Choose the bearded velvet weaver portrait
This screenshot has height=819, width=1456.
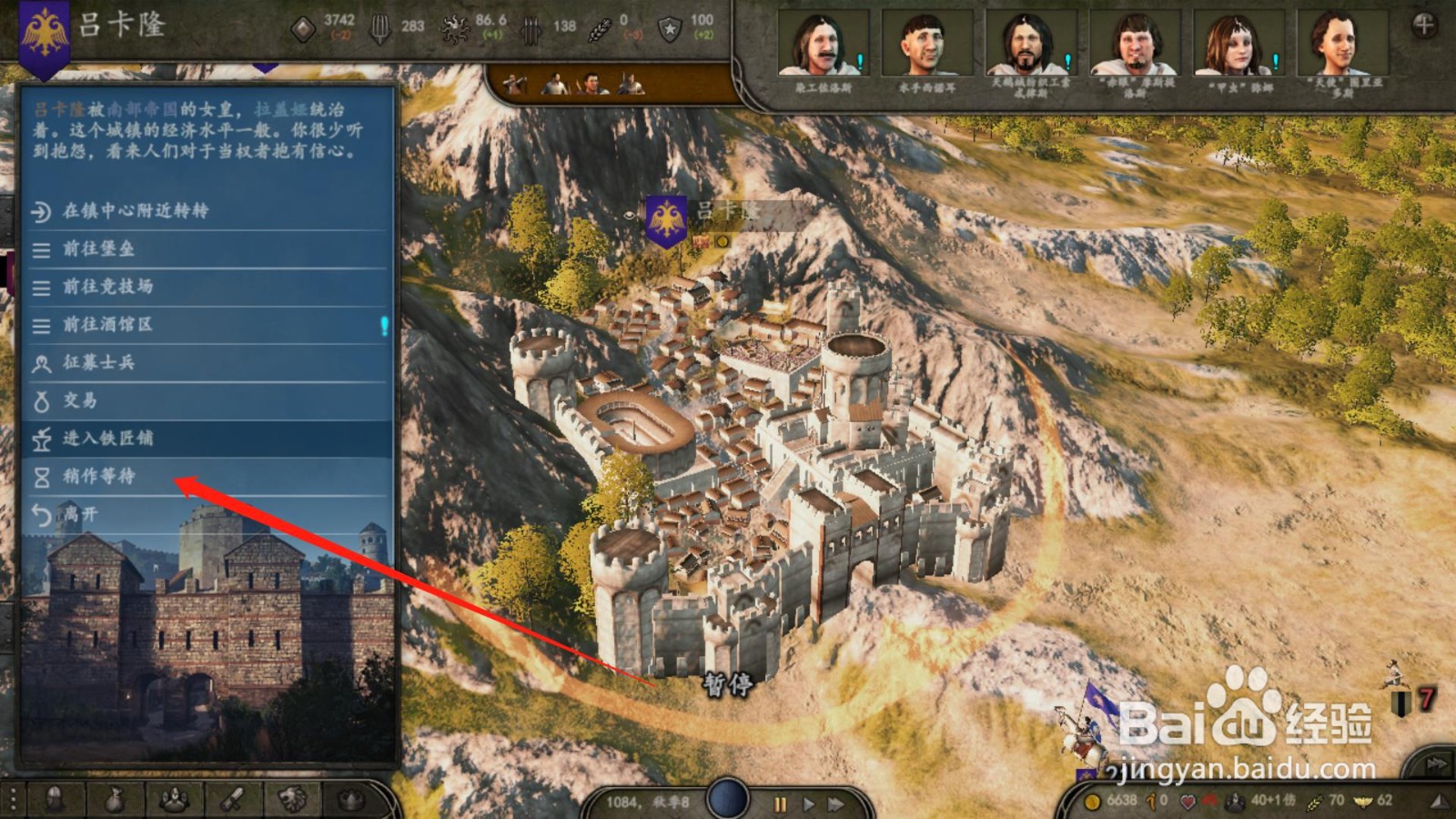point(1029,44)
